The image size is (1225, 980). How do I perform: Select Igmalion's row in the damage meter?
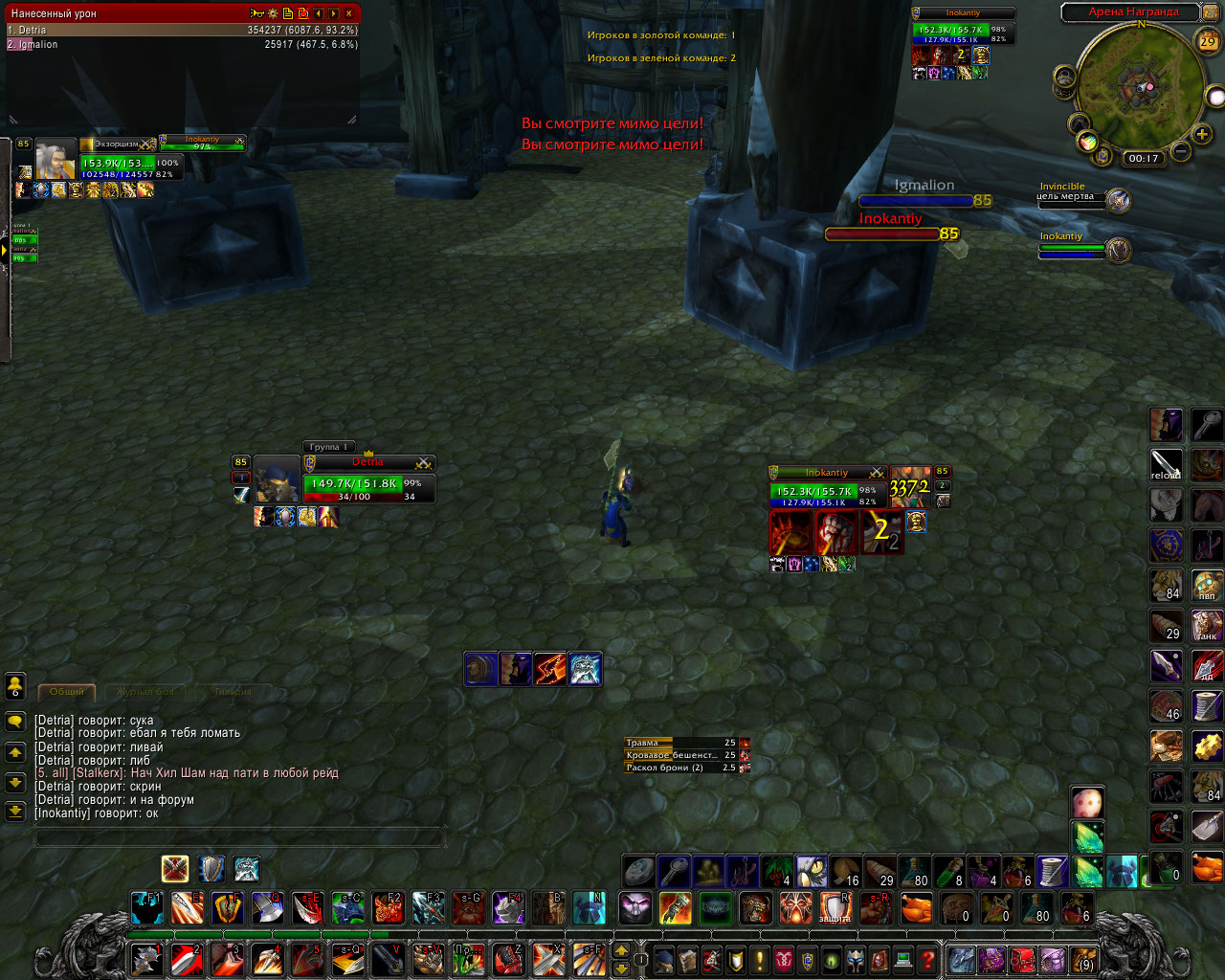(x=182, y=44)
